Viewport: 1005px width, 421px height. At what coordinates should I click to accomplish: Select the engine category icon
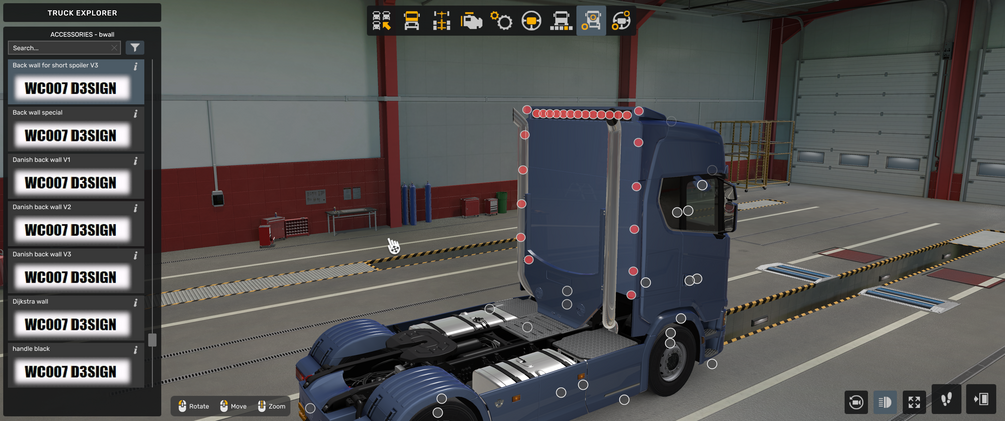[x=471, y=21]
